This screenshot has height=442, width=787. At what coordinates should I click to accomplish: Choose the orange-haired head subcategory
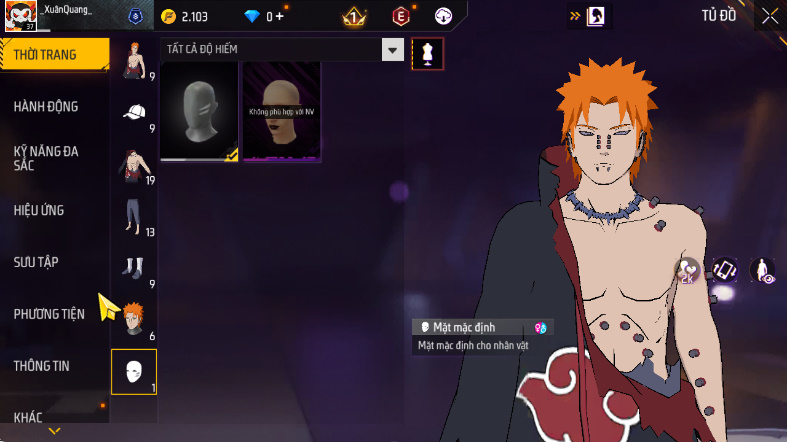[133, 321]
